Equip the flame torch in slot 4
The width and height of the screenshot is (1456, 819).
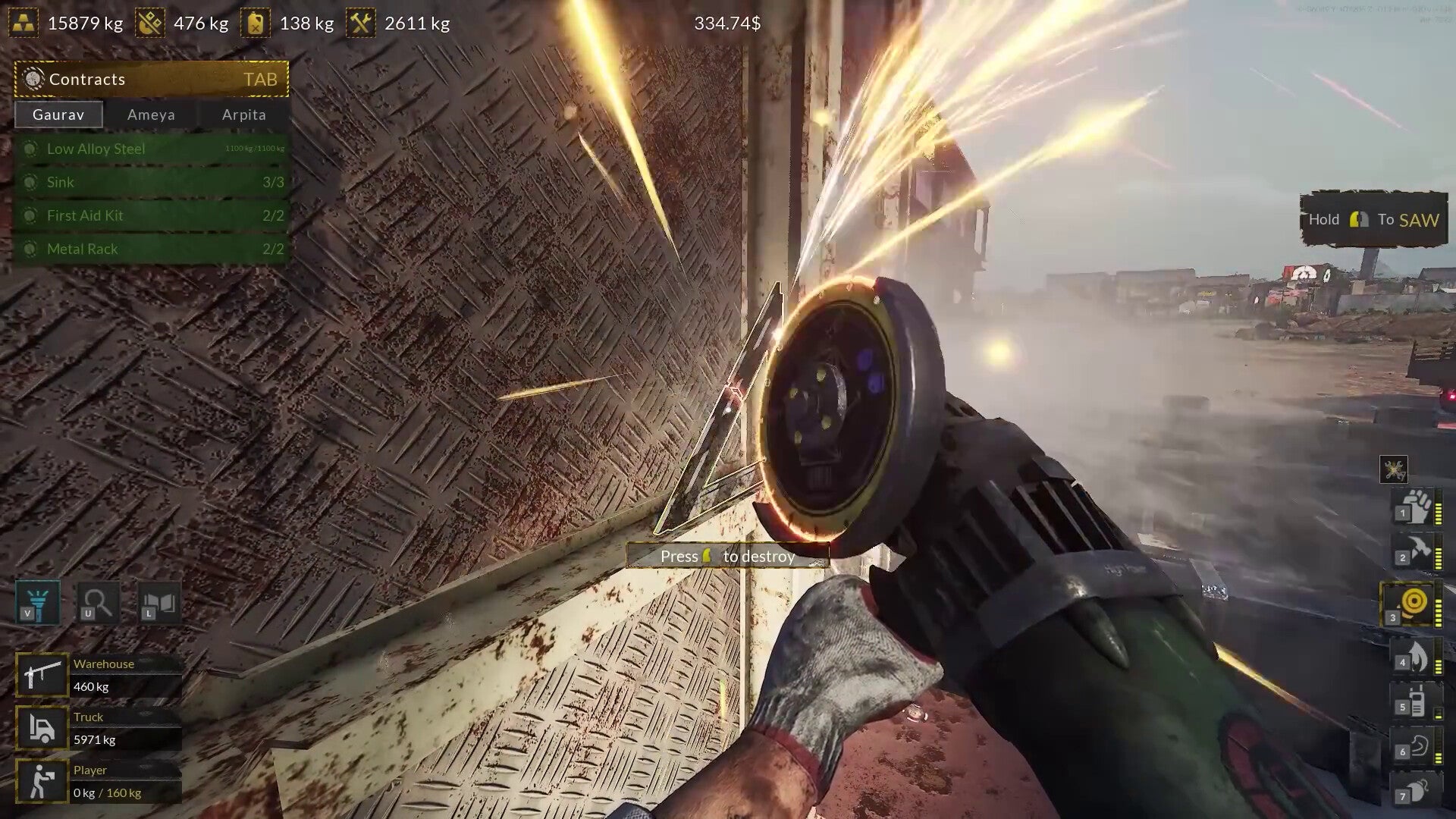tap(1415, 655)
